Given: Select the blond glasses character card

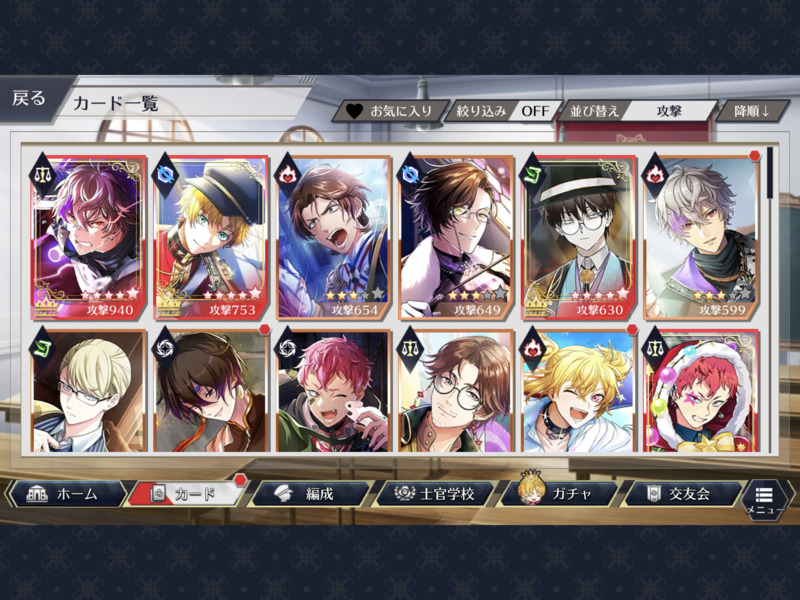Looking at the screenshot, I should point(88,390).
